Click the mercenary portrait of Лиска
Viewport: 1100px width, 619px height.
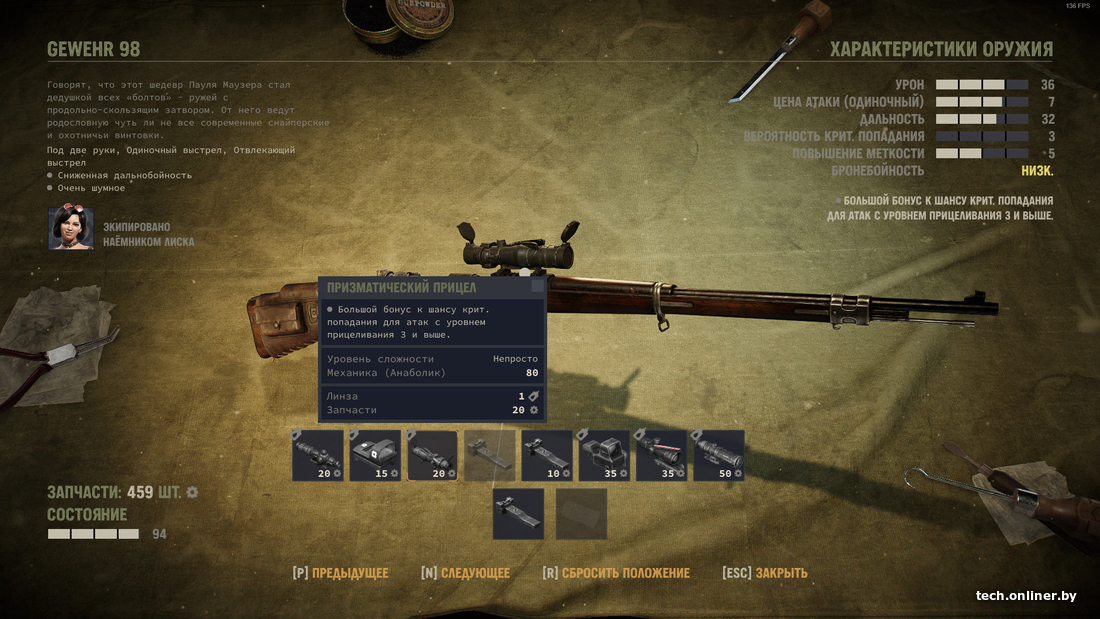[71, 229]
